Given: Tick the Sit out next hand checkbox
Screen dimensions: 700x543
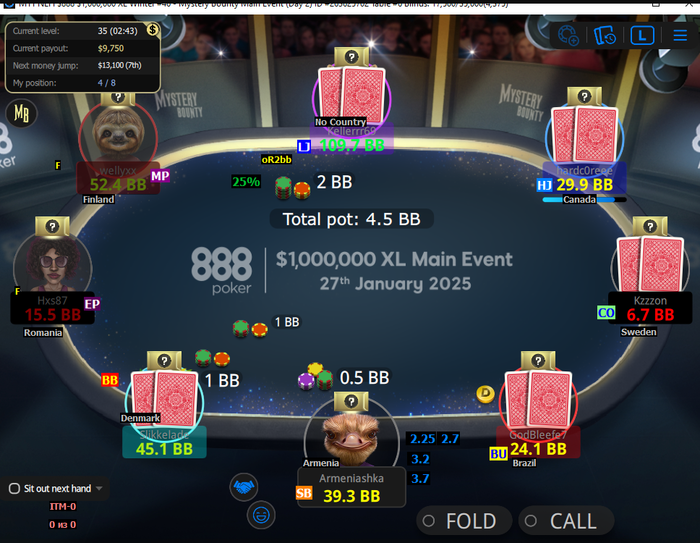Looking at the screenshot, I should pos(14,489).
